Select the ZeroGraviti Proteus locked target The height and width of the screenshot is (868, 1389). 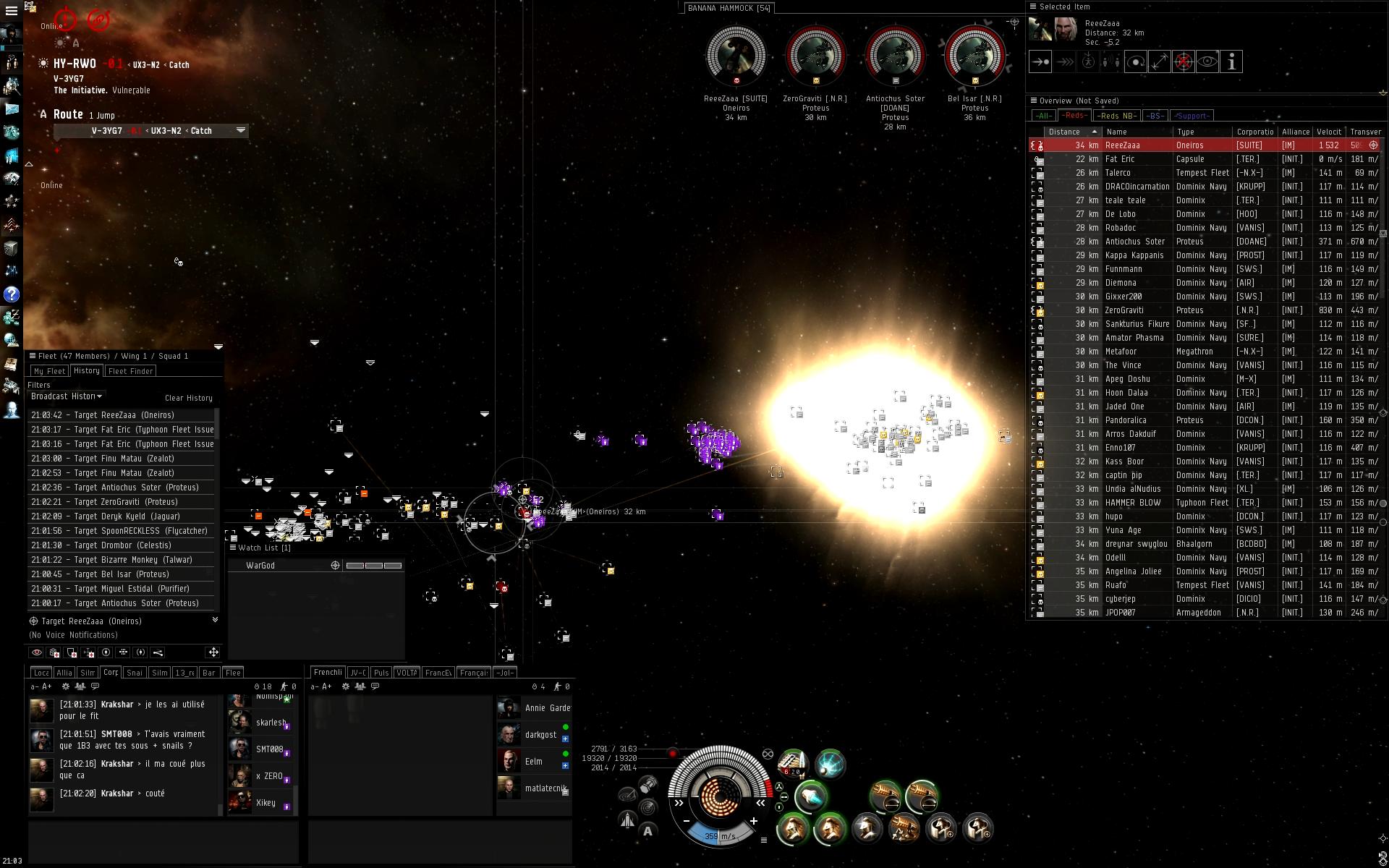coord(815,58)
